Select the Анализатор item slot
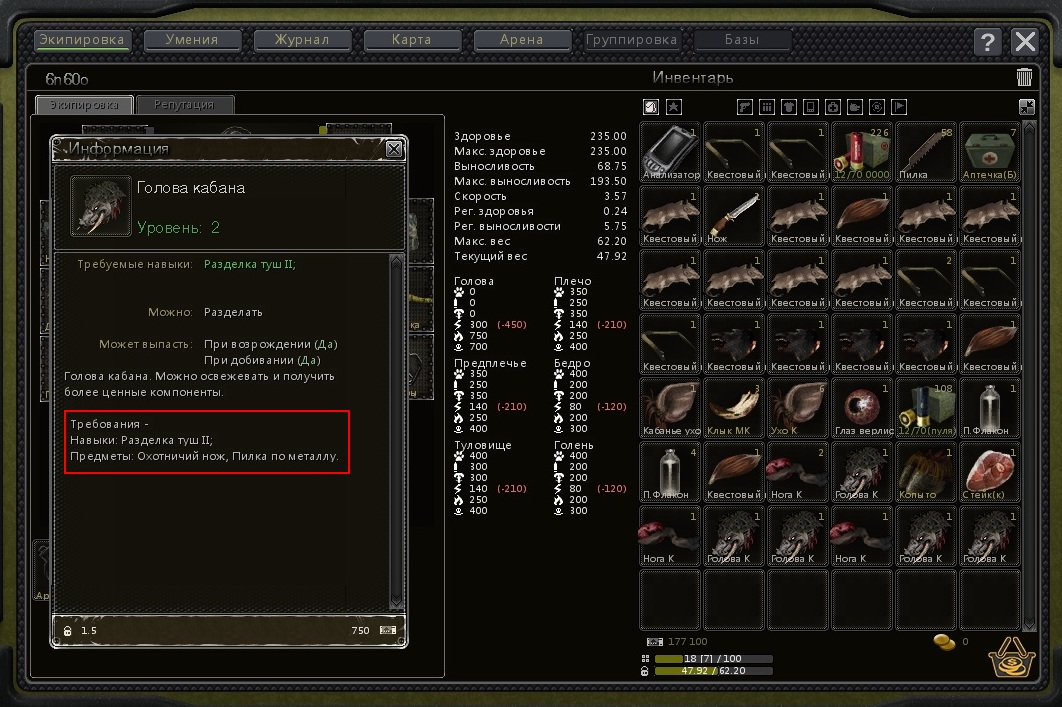Screen dimensions: 1062x707 [670, 152]
